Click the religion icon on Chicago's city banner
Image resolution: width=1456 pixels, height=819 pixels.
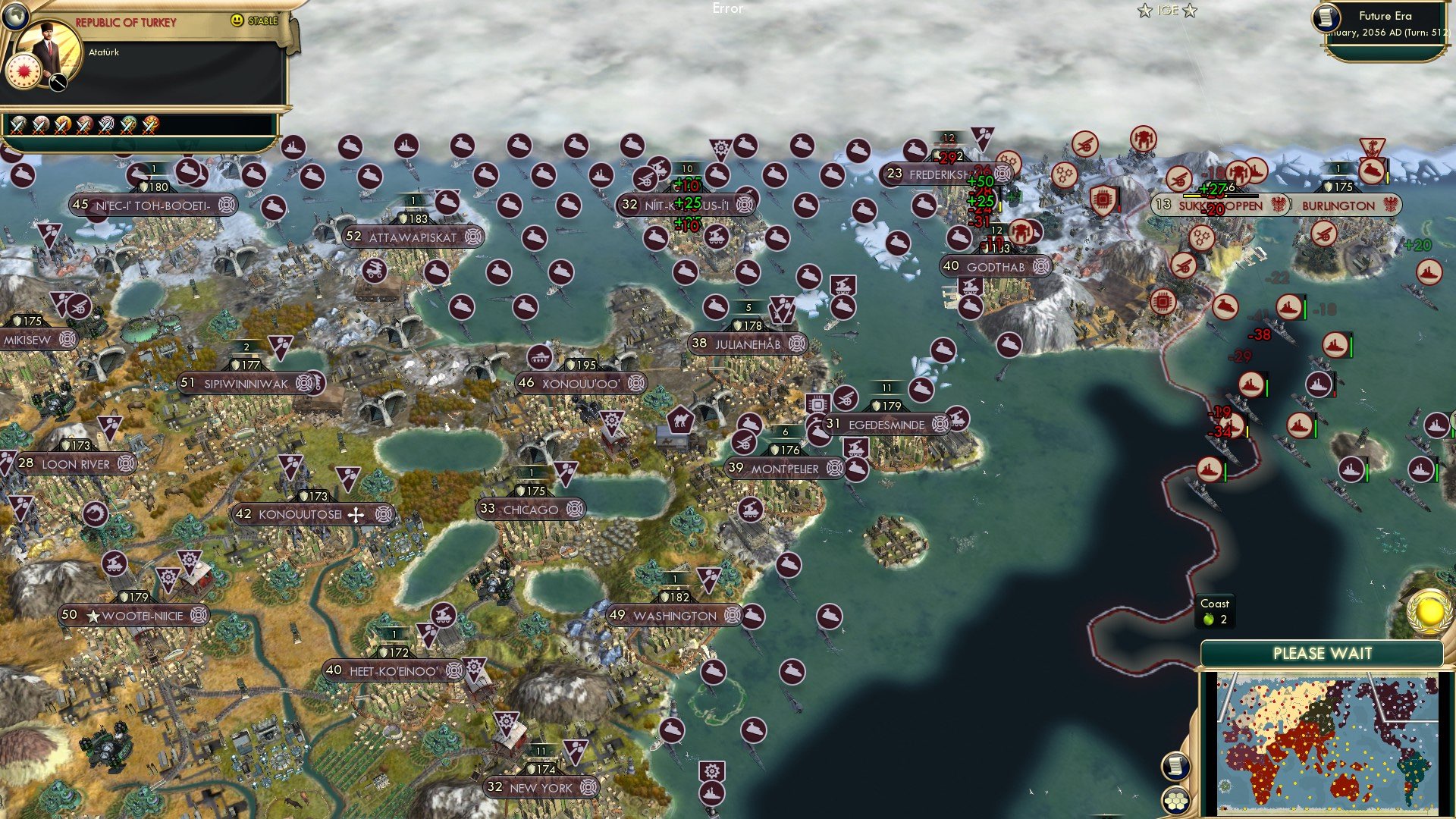point(575,509)
